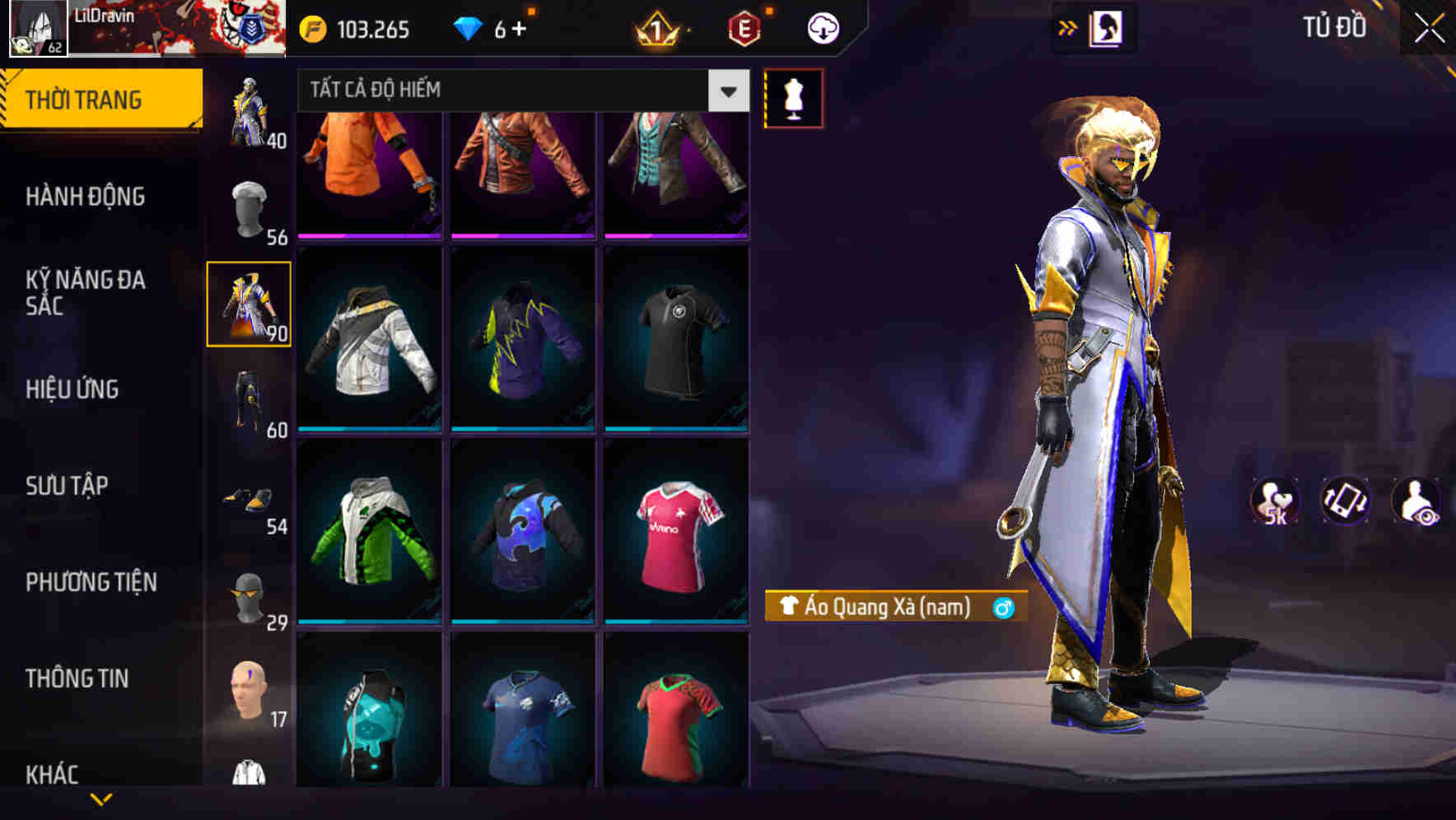The height and width of the screenshot is (820, 1456).
Task: Open the character profile card icon near TỦ ĐỒ
Action: coord(1105,26)
